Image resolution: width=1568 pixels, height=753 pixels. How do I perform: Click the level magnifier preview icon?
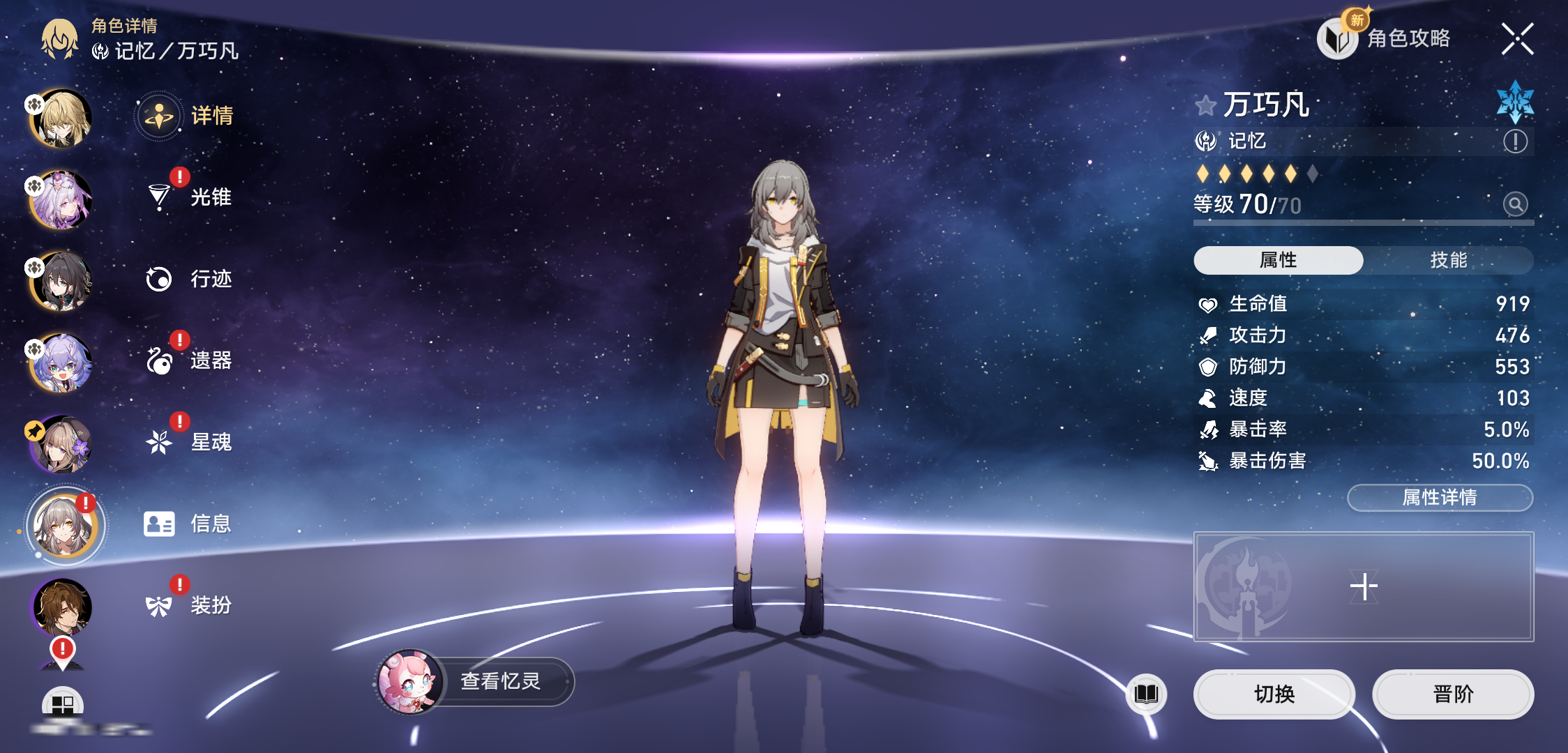click(1515, 204)
